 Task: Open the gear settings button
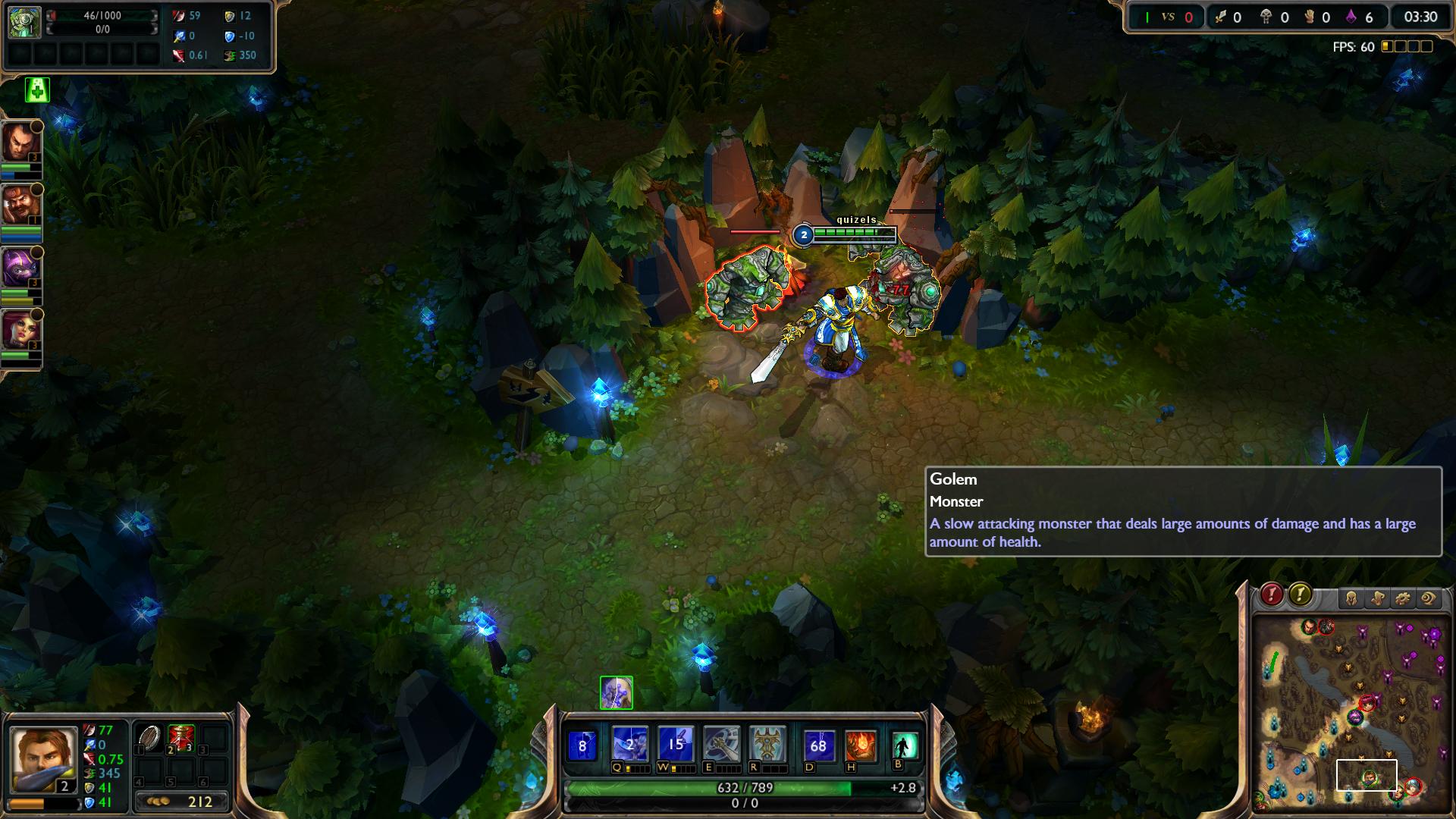[1402, 599]
